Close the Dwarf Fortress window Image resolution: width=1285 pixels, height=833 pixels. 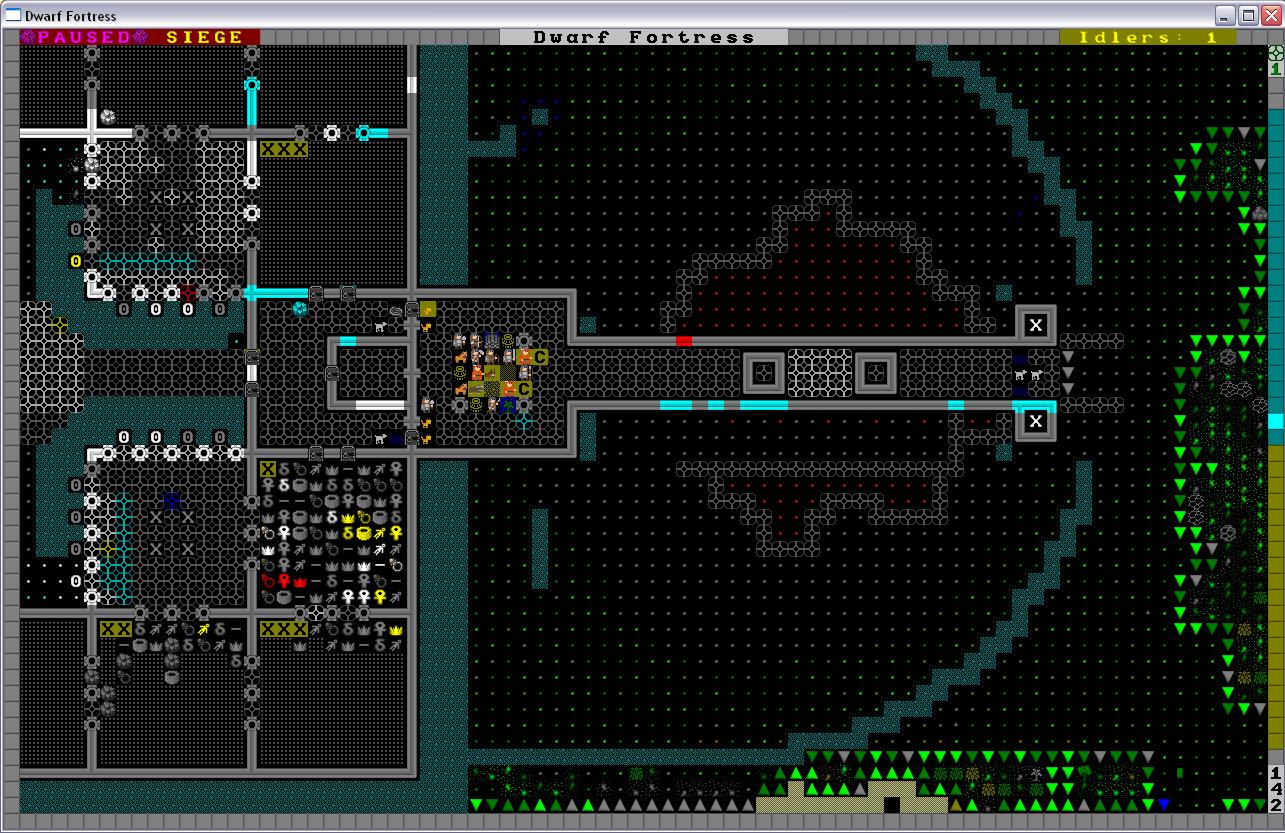[x=1270, y=15]
